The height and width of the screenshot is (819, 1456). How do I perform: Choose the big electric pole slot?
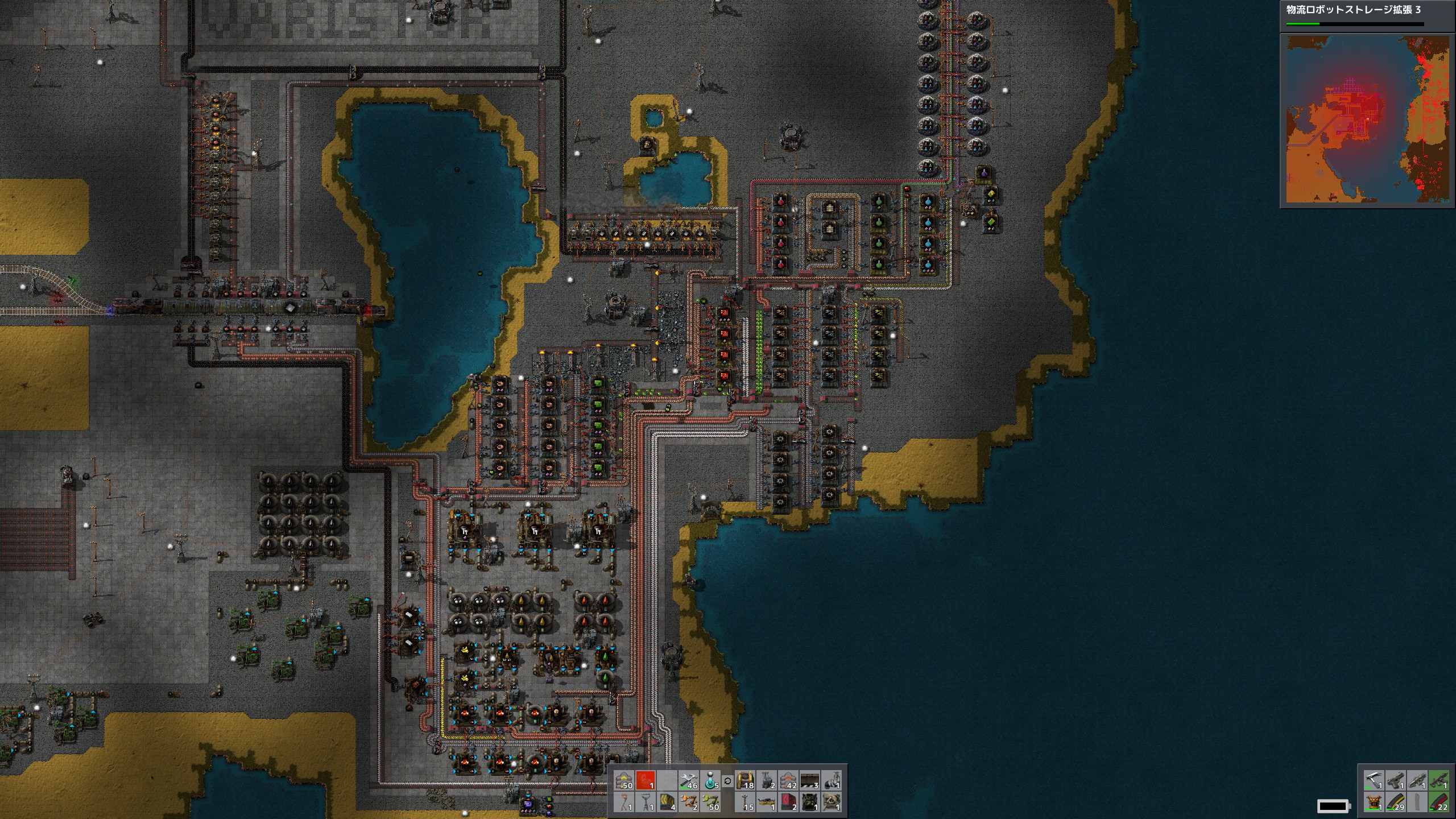[645, 803]
